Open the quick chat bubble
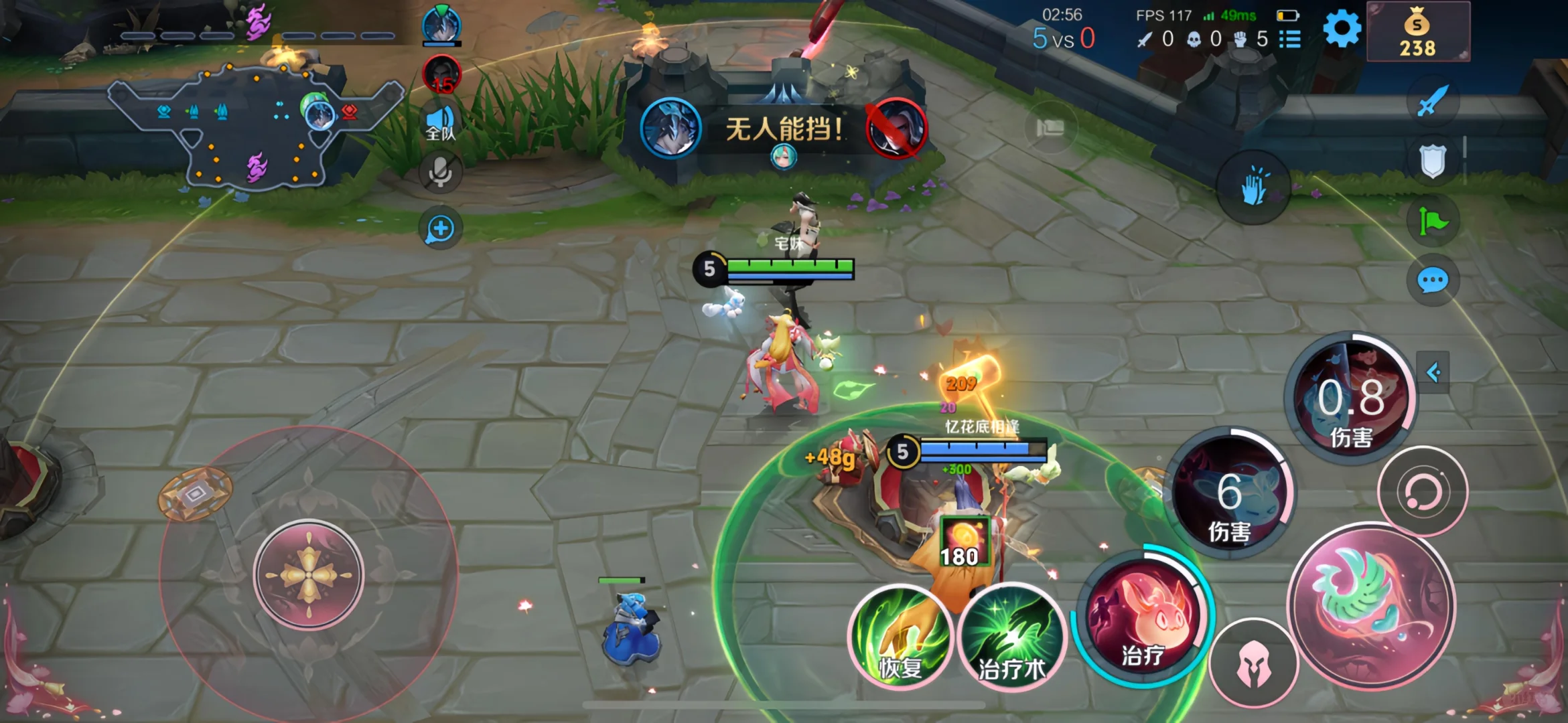The image size is (1568, 723). coord(1433,280)
